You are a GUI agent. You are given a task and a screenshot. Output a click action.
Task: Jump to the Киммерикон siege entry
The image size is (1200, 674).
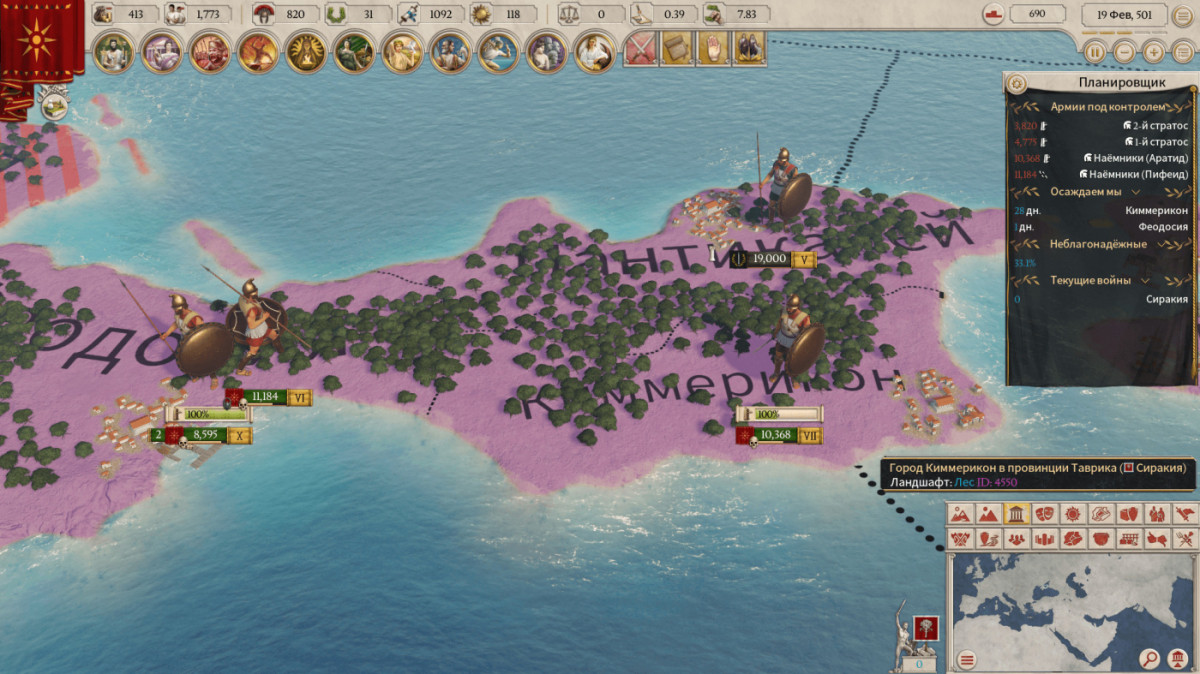point(1156,210)
